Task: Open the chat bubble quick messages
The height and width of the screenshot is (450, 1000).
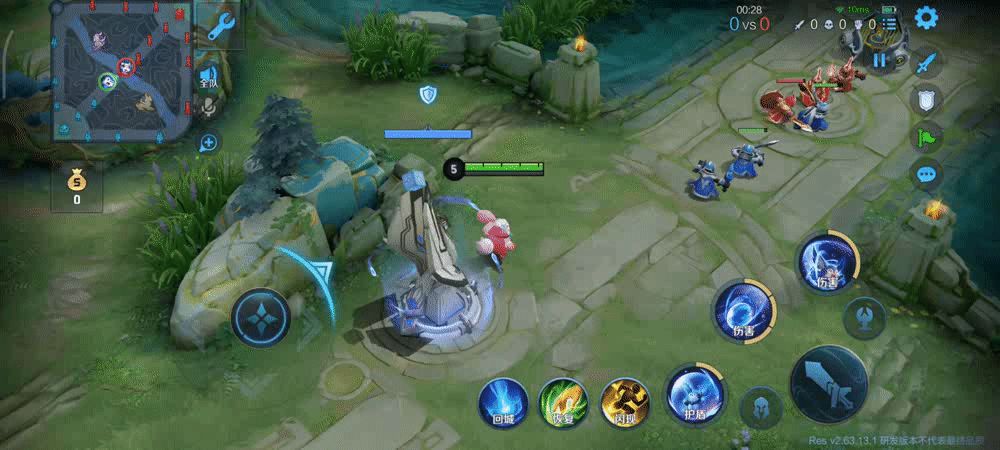Action: 927,174
